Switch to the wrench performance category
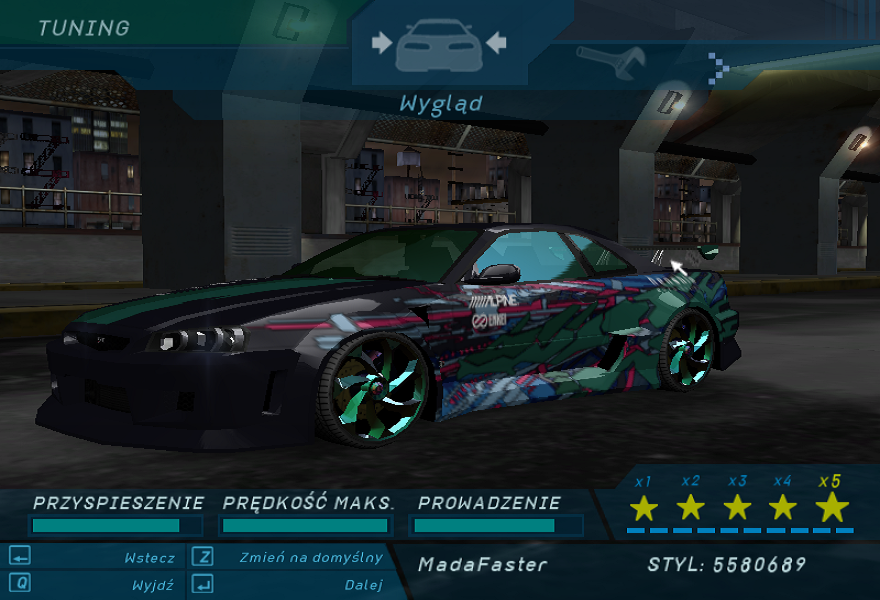 [612, 62]
